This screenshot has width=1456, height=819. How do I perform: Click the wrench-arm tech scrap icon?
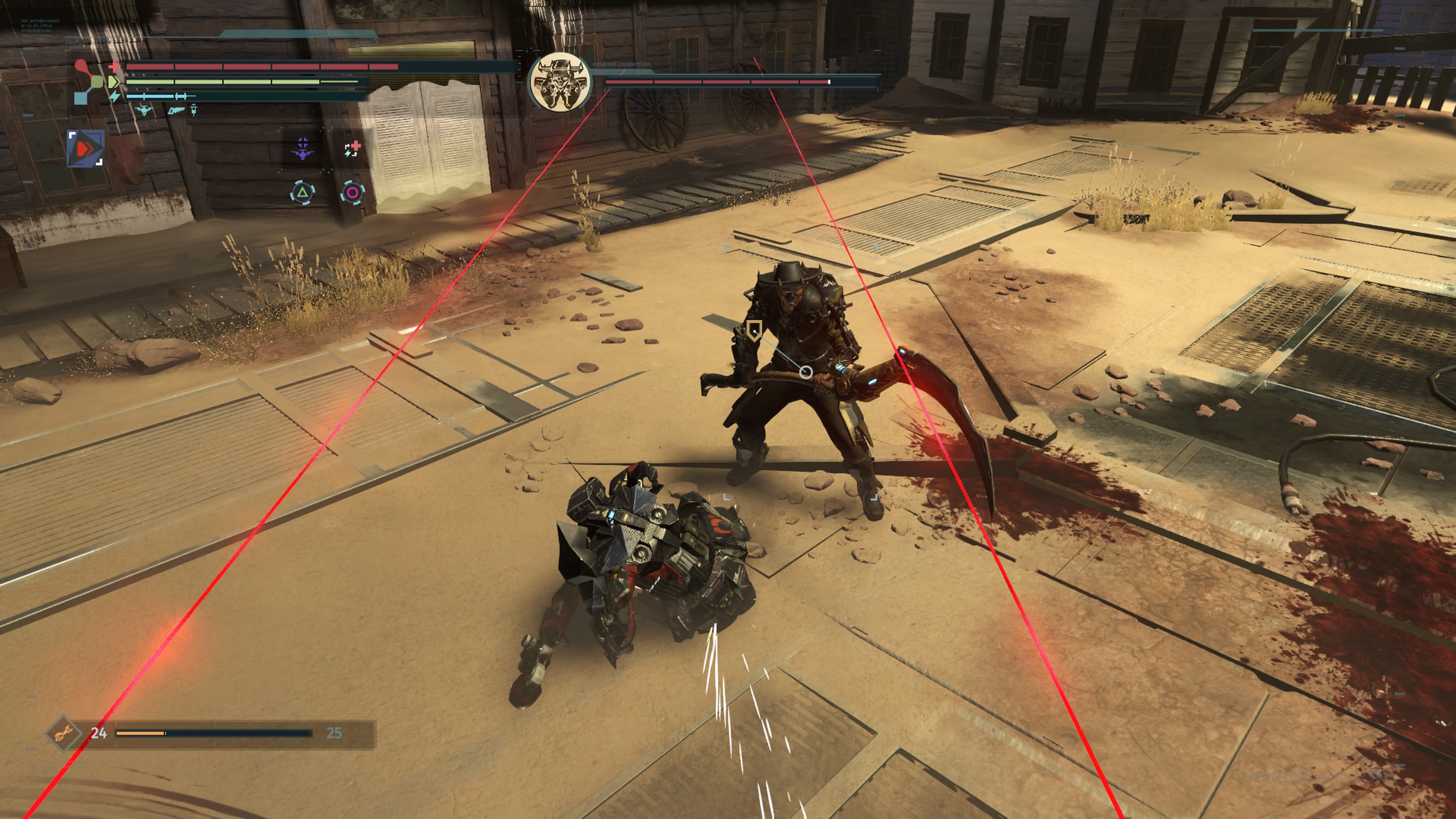[x=63, y=733]
